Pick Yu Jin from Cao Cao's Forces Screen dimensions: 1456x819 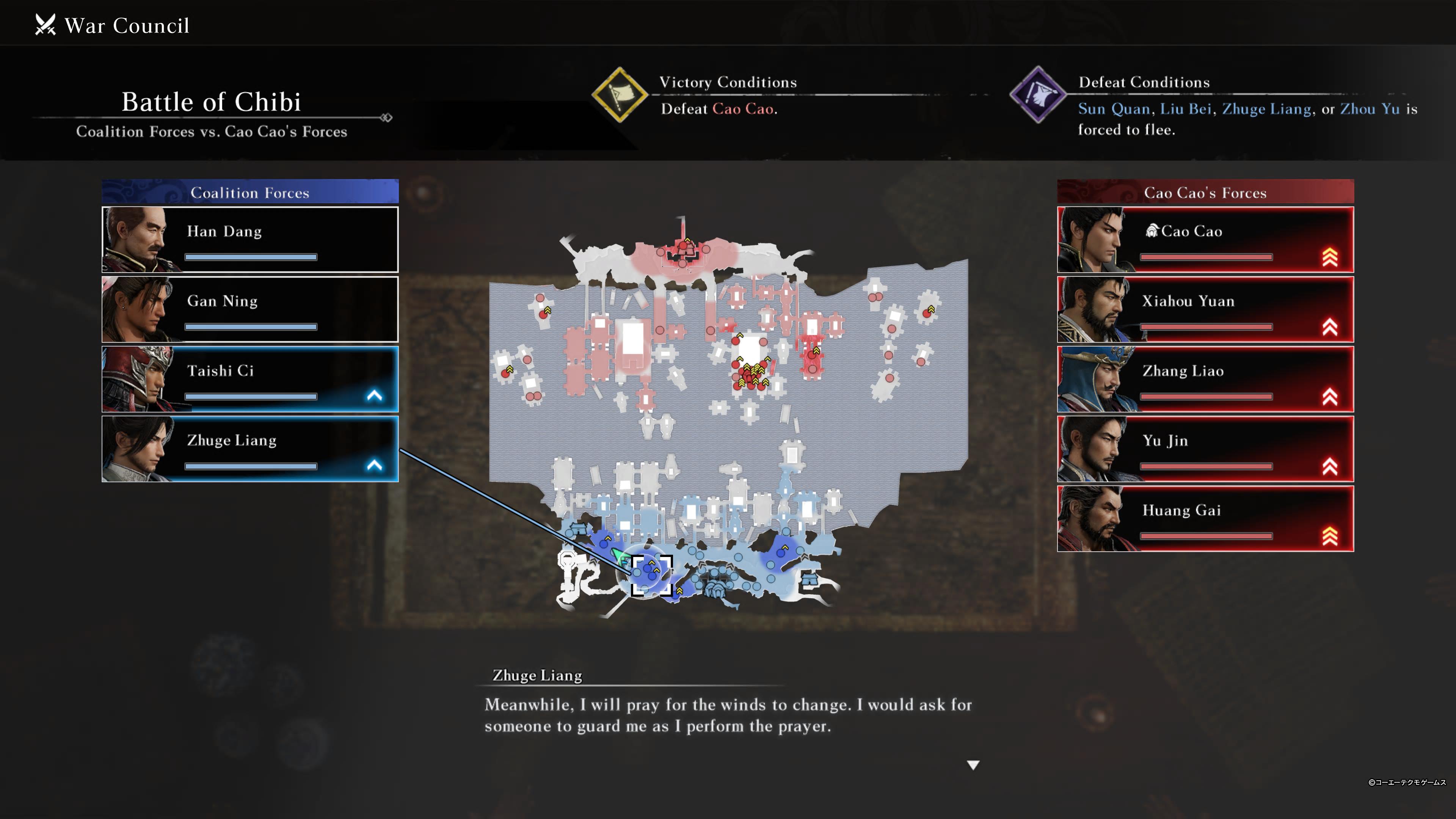pyautogui.click(x=1205, y=449)
